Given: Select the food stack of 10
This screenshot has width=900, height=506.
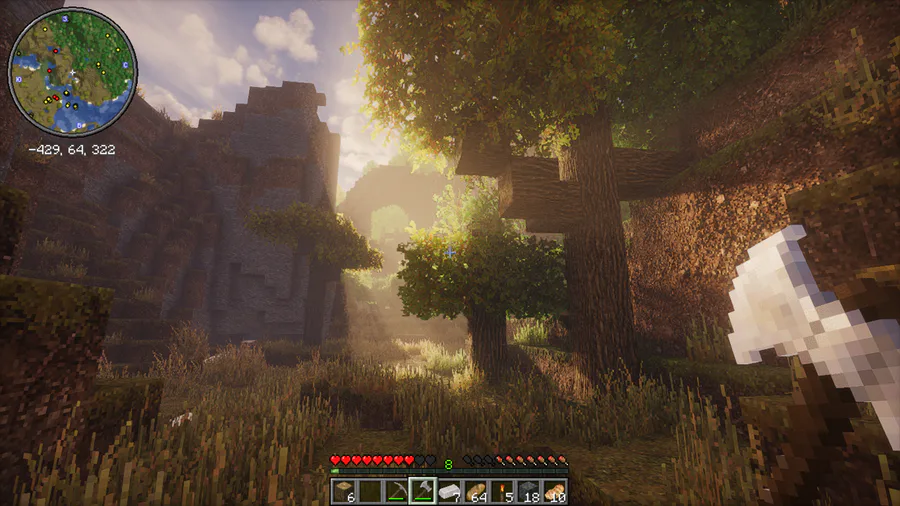Looking at the screenshot, I should click(554, 490).
